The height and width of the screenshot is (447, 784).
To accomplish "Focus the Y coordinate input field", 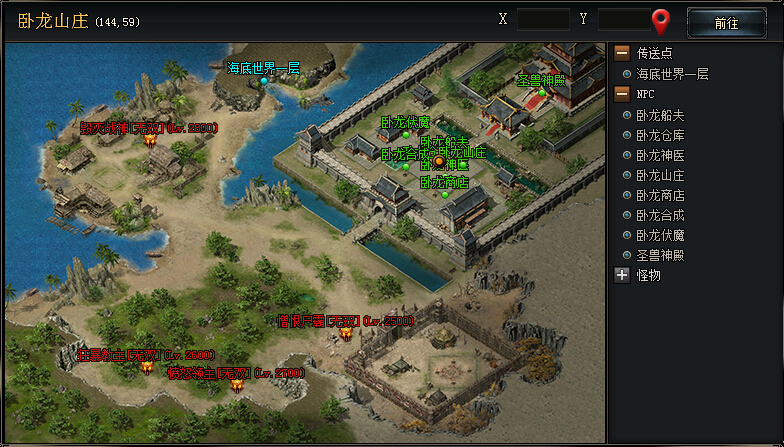I will click(624, 20).
